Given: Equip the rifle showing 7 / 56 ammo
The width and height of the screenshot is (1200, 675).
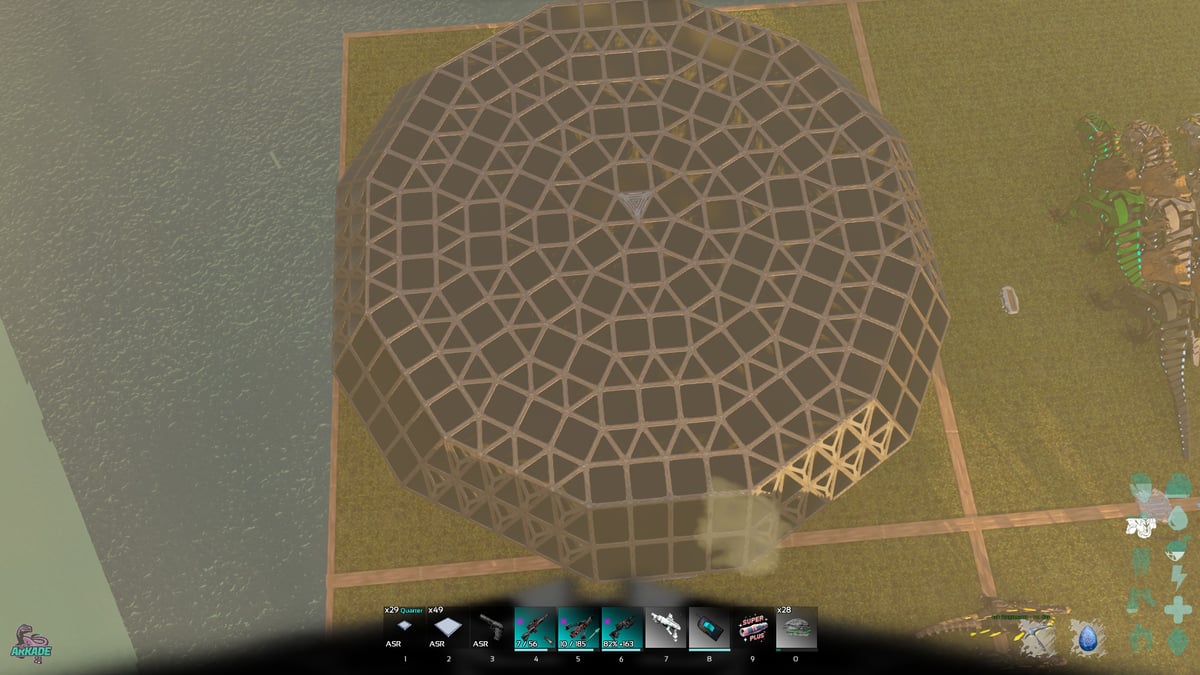Looking at the screenshot, I should click(535, 628).
